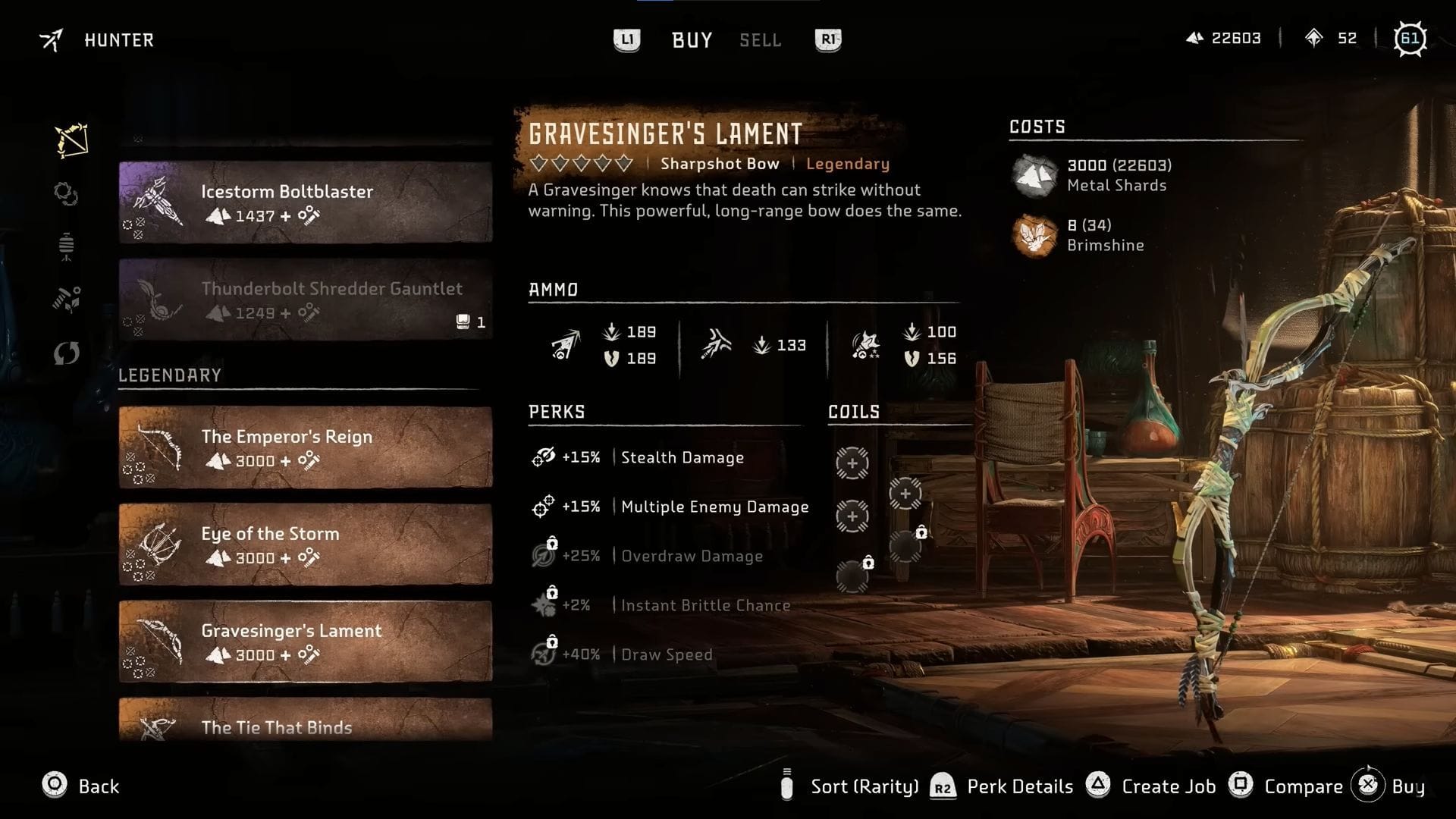Click the Hunter merchant icon in the top-left corner
Screen dimensions: 1456x819
(51, 39)
